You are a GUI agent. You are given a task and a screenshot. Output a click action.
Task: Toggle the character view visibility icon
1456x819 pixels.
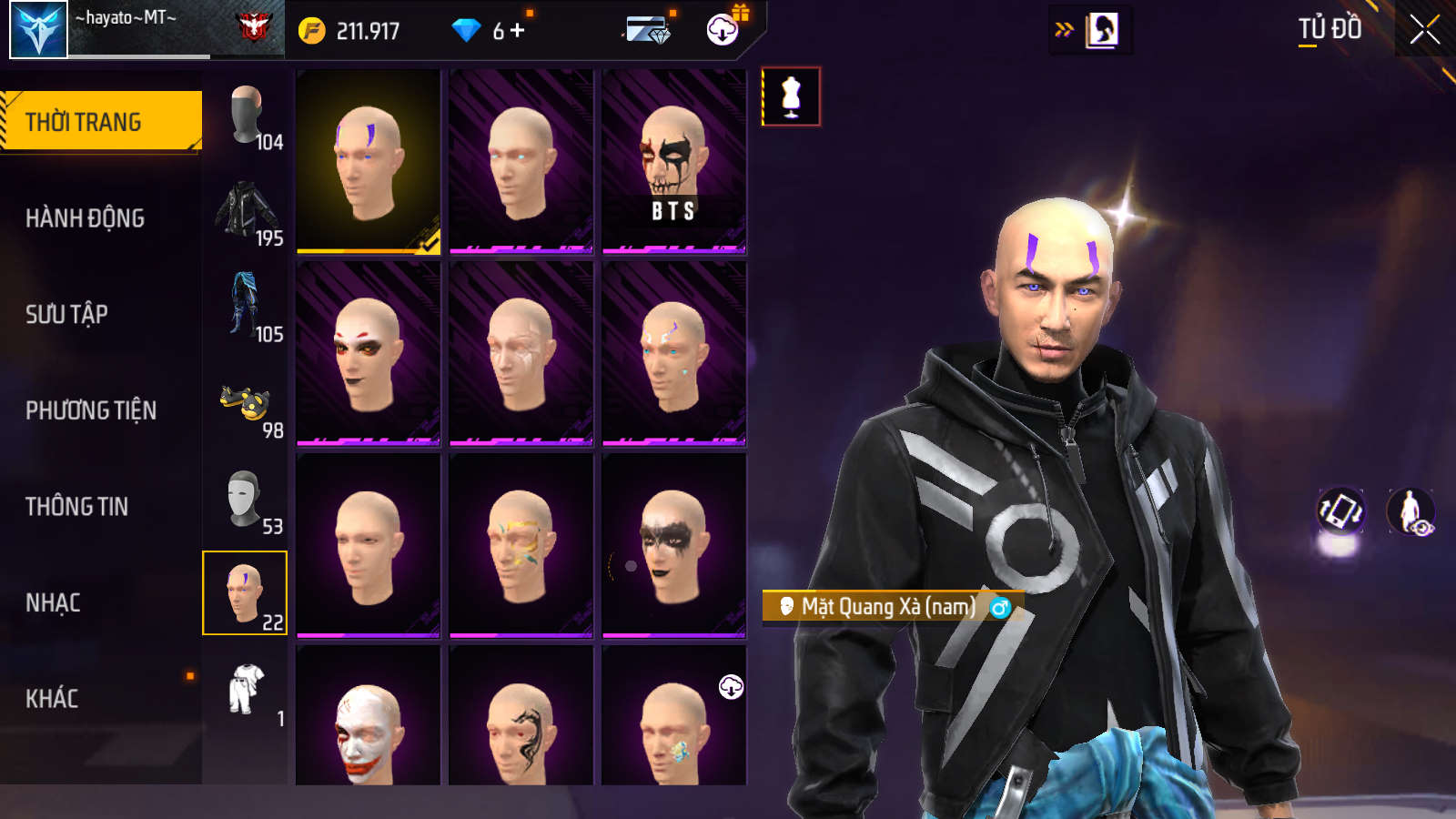coord(1410,511)
